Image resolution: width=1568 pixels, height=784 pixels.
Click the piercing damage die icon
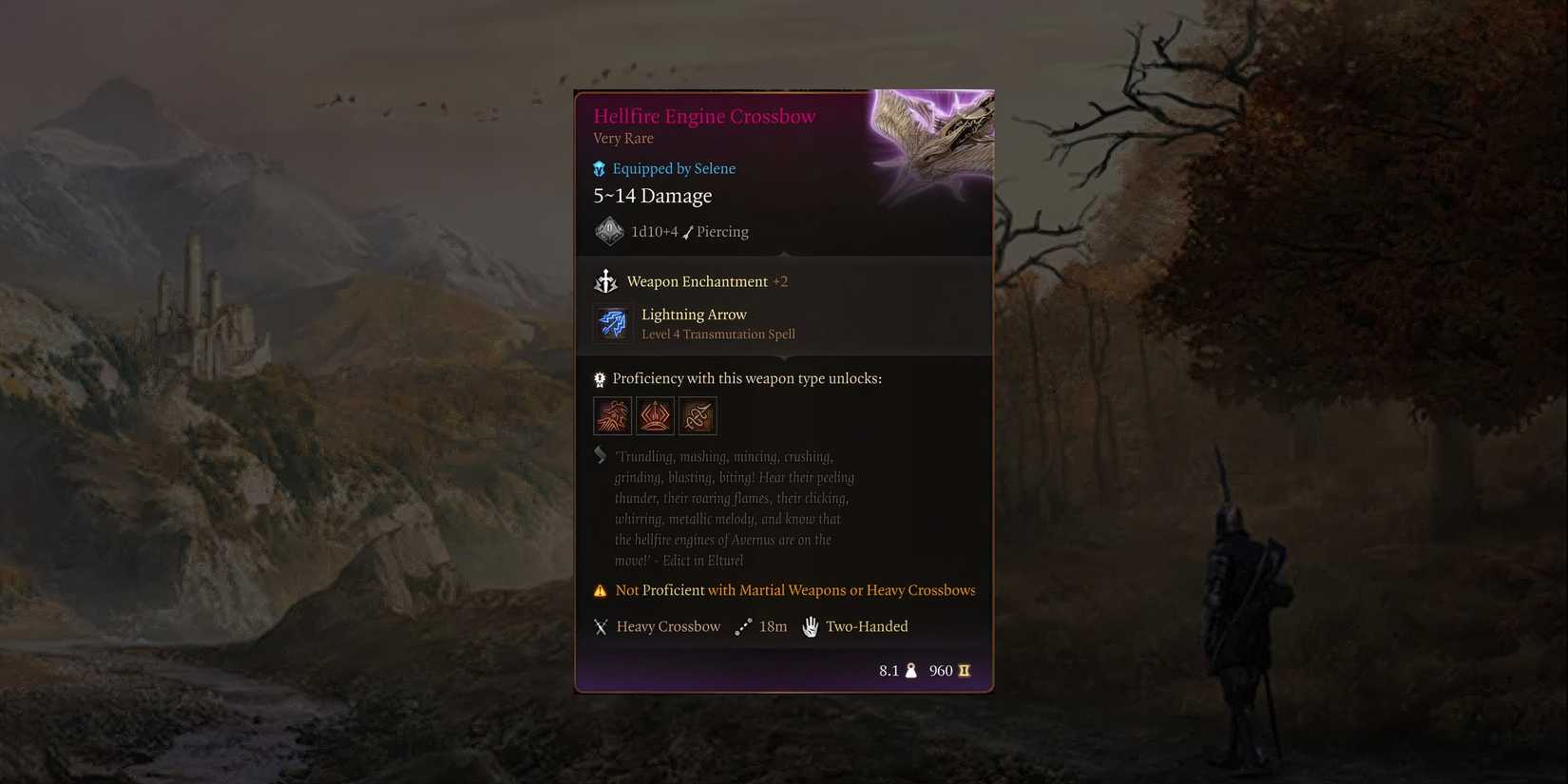tap(609, 231)
